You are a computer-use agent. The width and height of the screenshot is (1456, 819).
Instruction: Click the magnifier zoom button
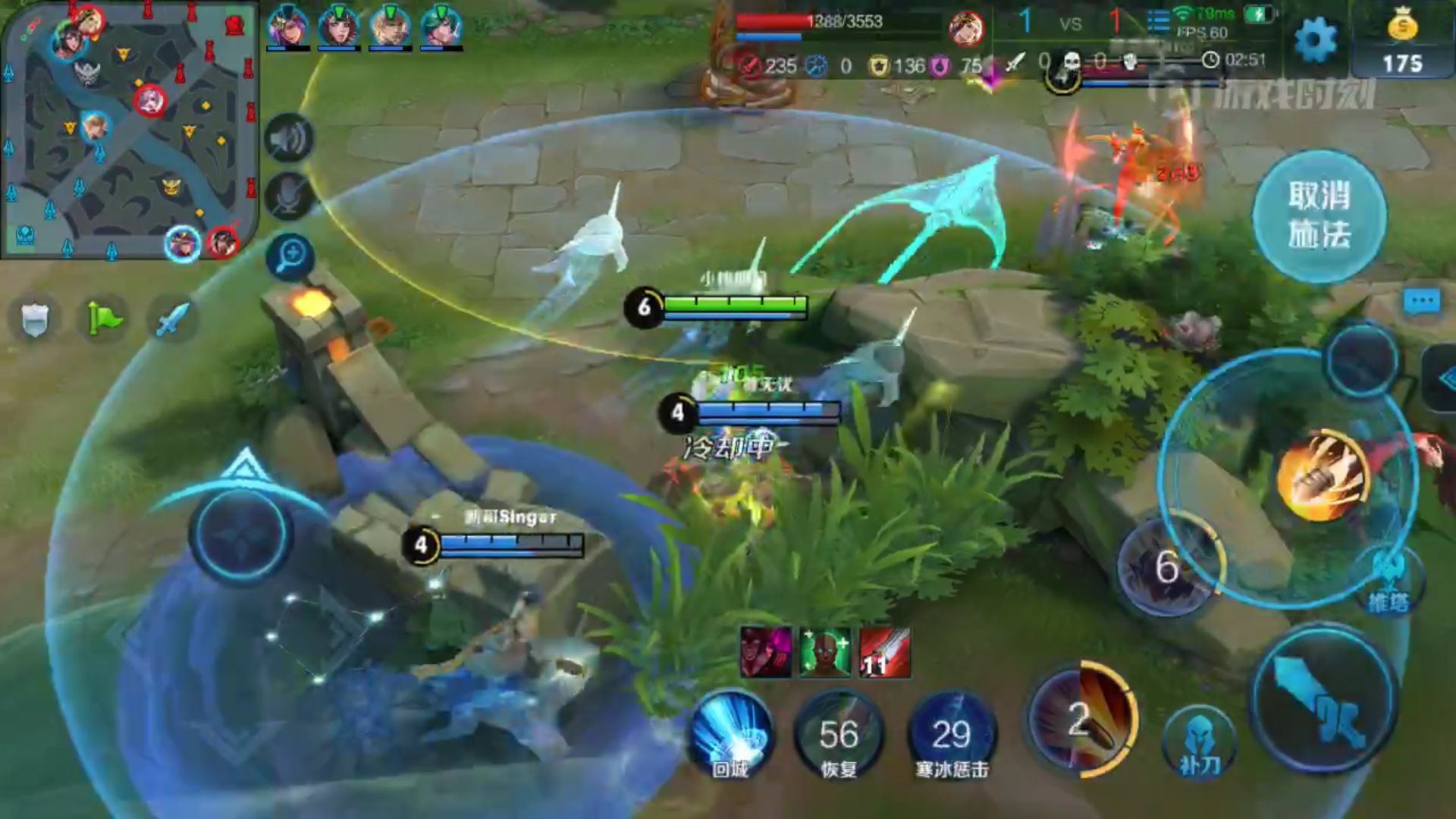tap(290, 256)
